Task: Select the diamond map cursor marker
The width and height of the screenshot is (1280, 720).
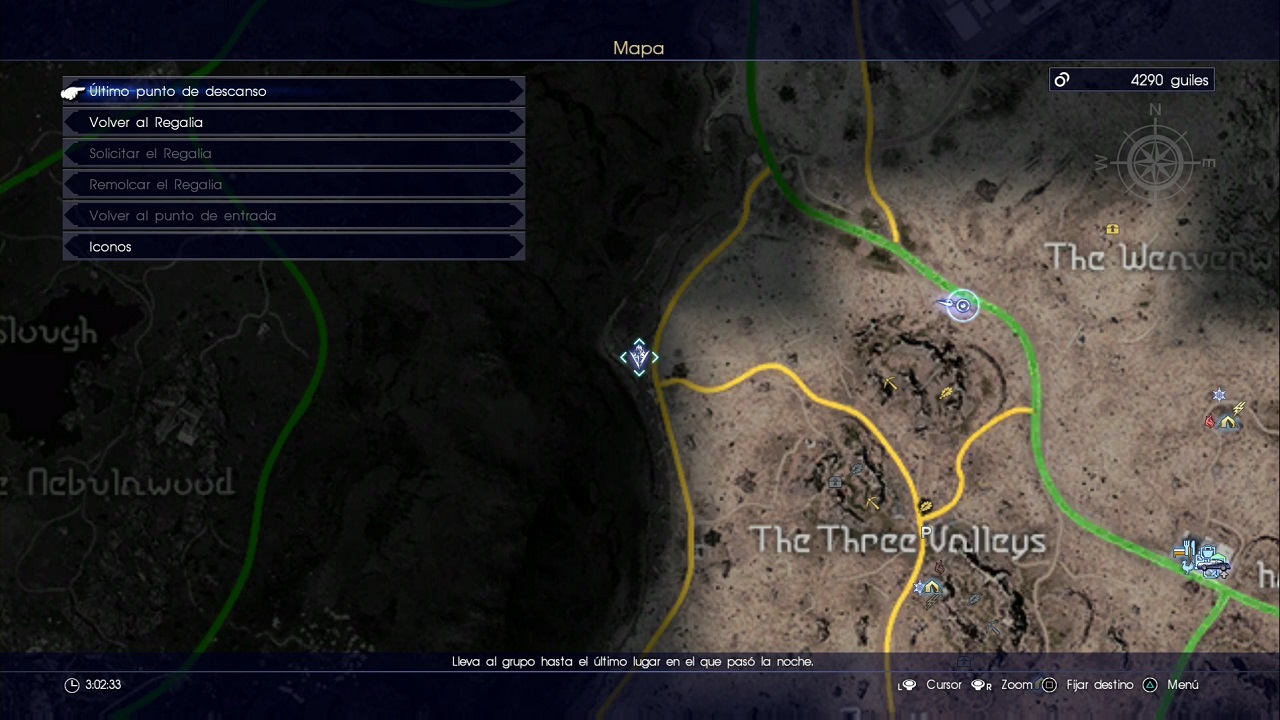Action: tap(639, 357)
